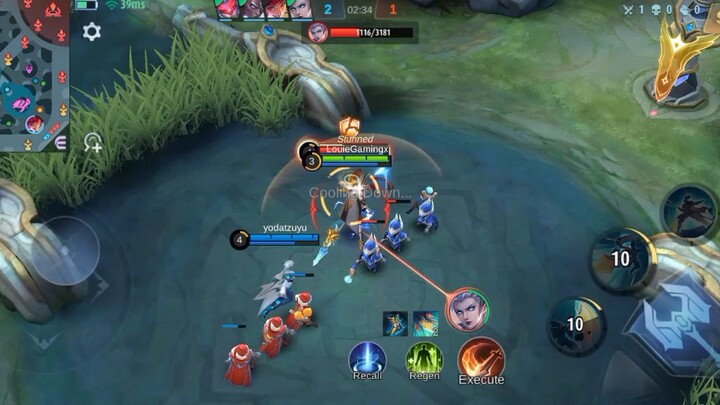
Task: Activate the ready skill without cooldown number
Action: (689, 212)
